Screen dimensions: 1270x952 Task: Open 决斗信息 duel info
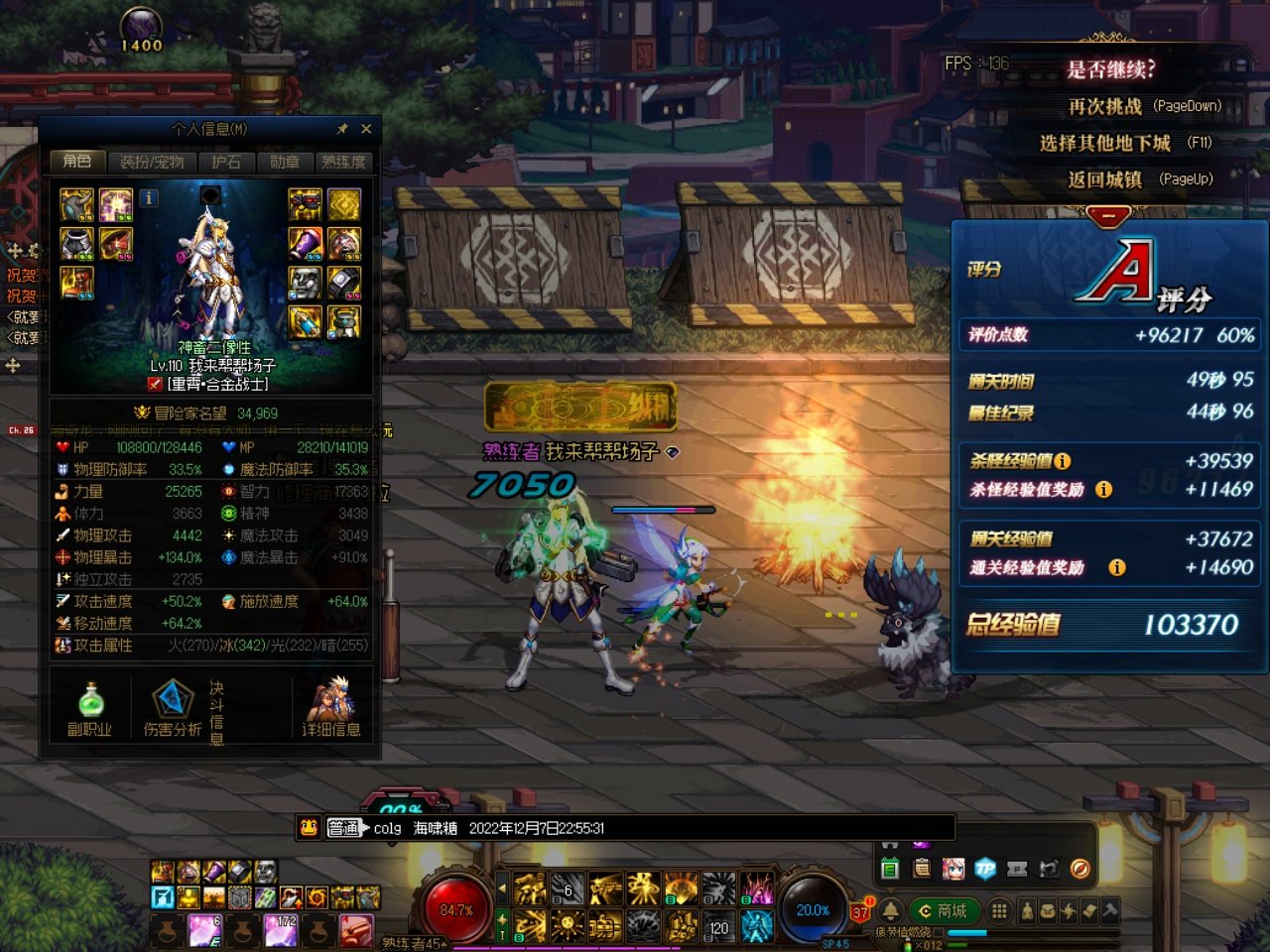(x=216, y=711)
